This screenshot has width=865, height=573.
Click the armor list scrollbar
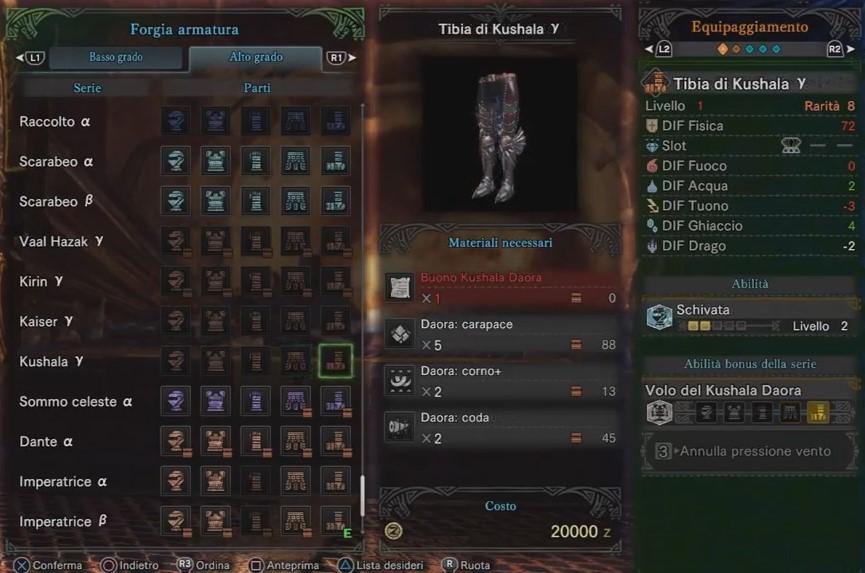(x=362, y=495)
